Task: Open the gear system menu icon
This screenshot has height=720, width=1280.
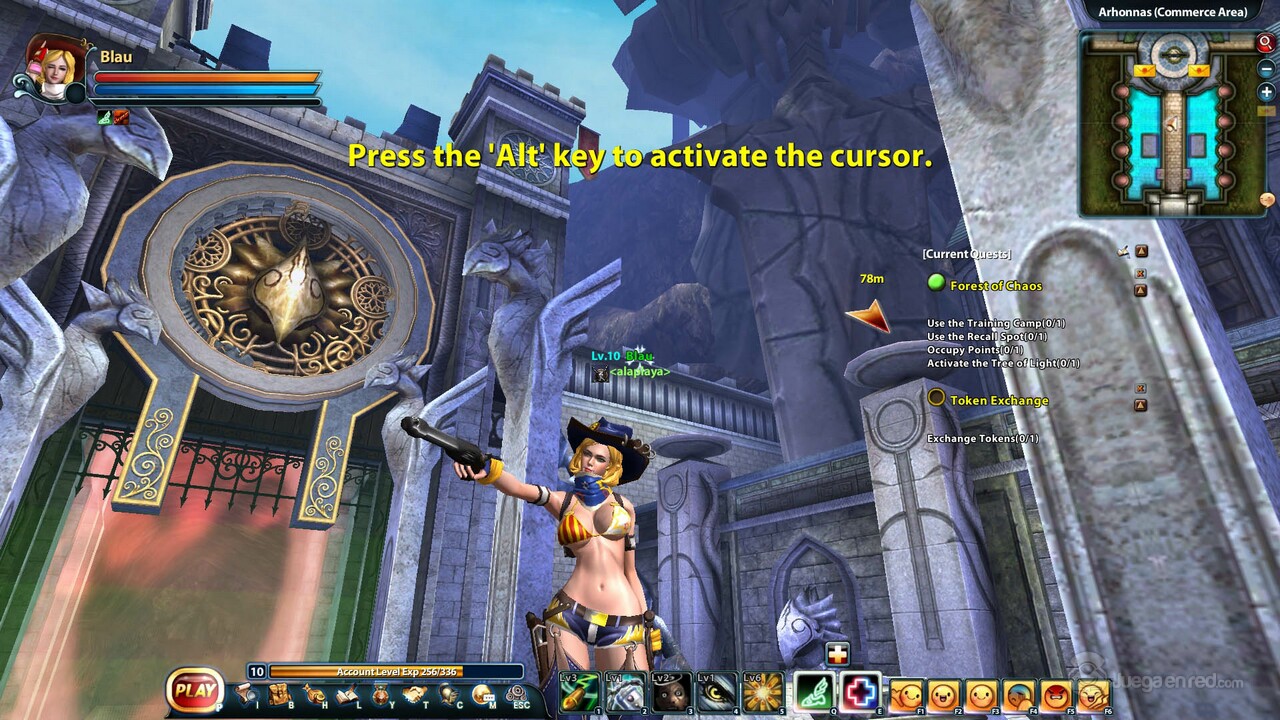Action: [x=517, y=693]
